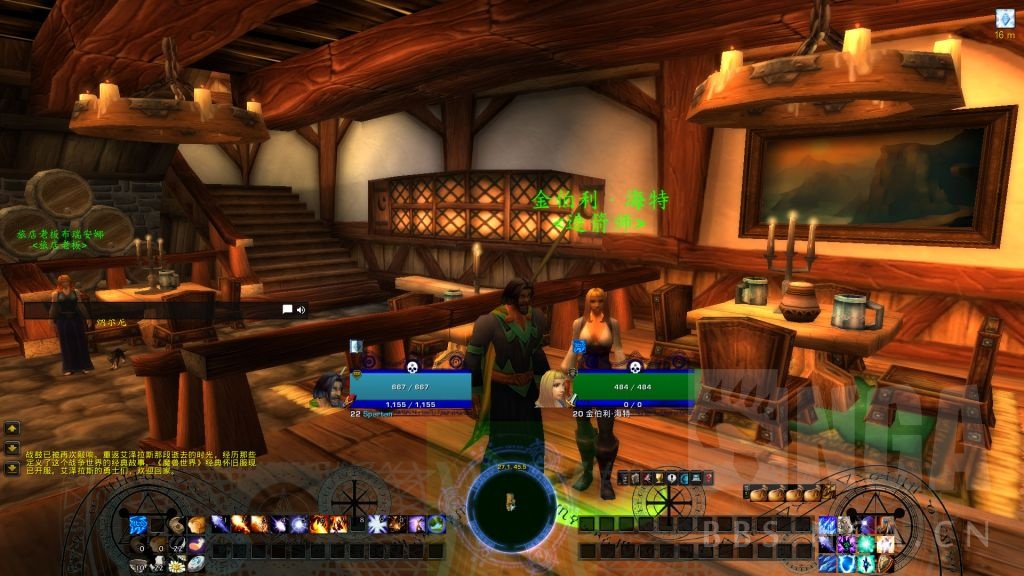Select the Sperten player portrait
The width and height of the screenshot is (1024, 576).
[328, 387]
